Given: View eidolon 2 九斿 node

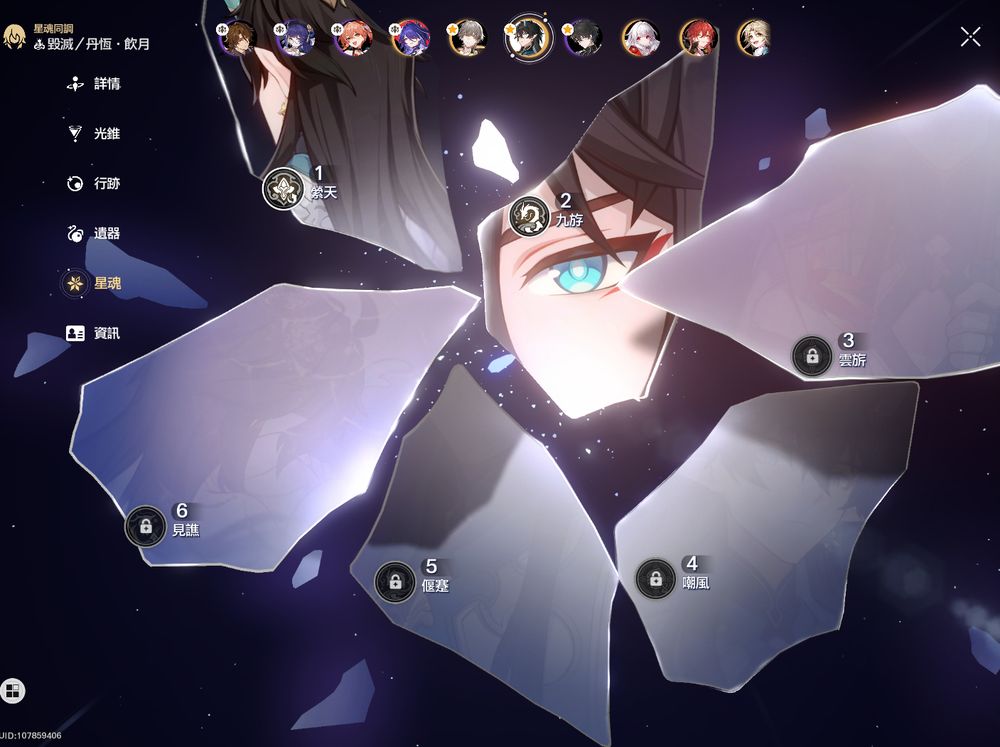Looking at the screenshot, I should click(529, 216).
